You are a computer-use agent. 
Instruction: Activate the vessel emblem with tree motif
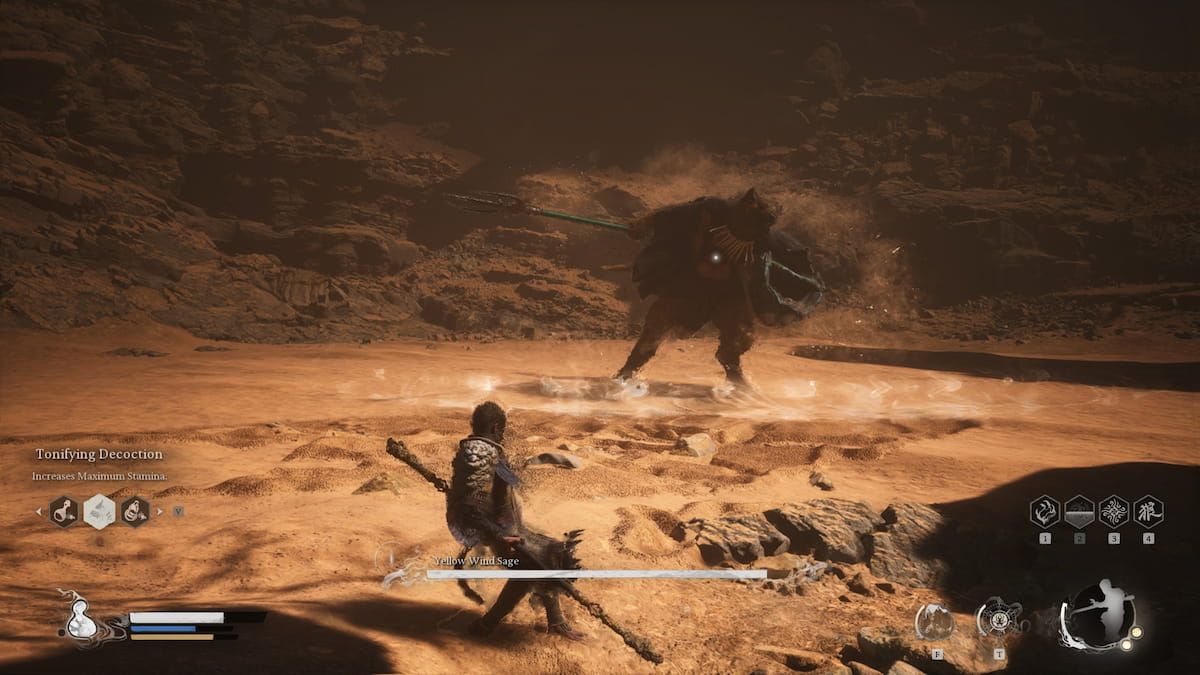998,618
